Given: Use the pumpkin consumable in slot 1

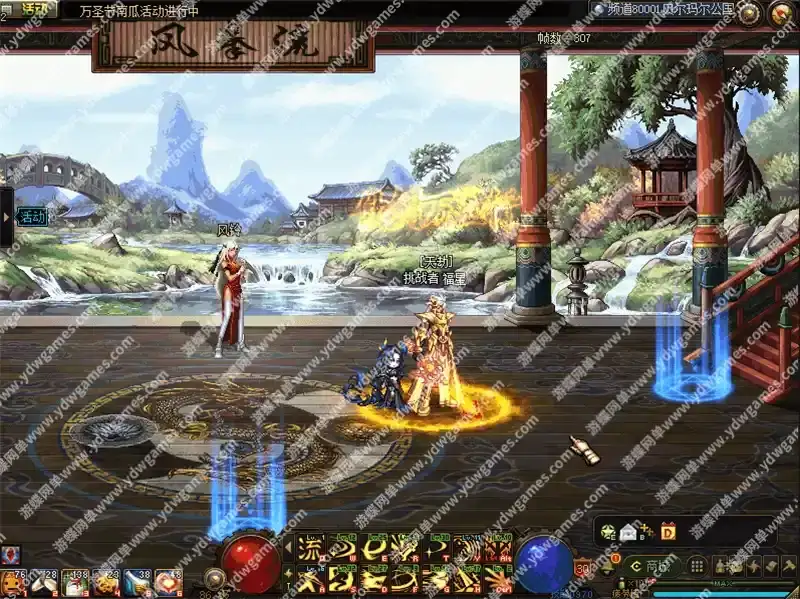Looking at the screenshot, I should pyautogui.click(x=14, y=582).
